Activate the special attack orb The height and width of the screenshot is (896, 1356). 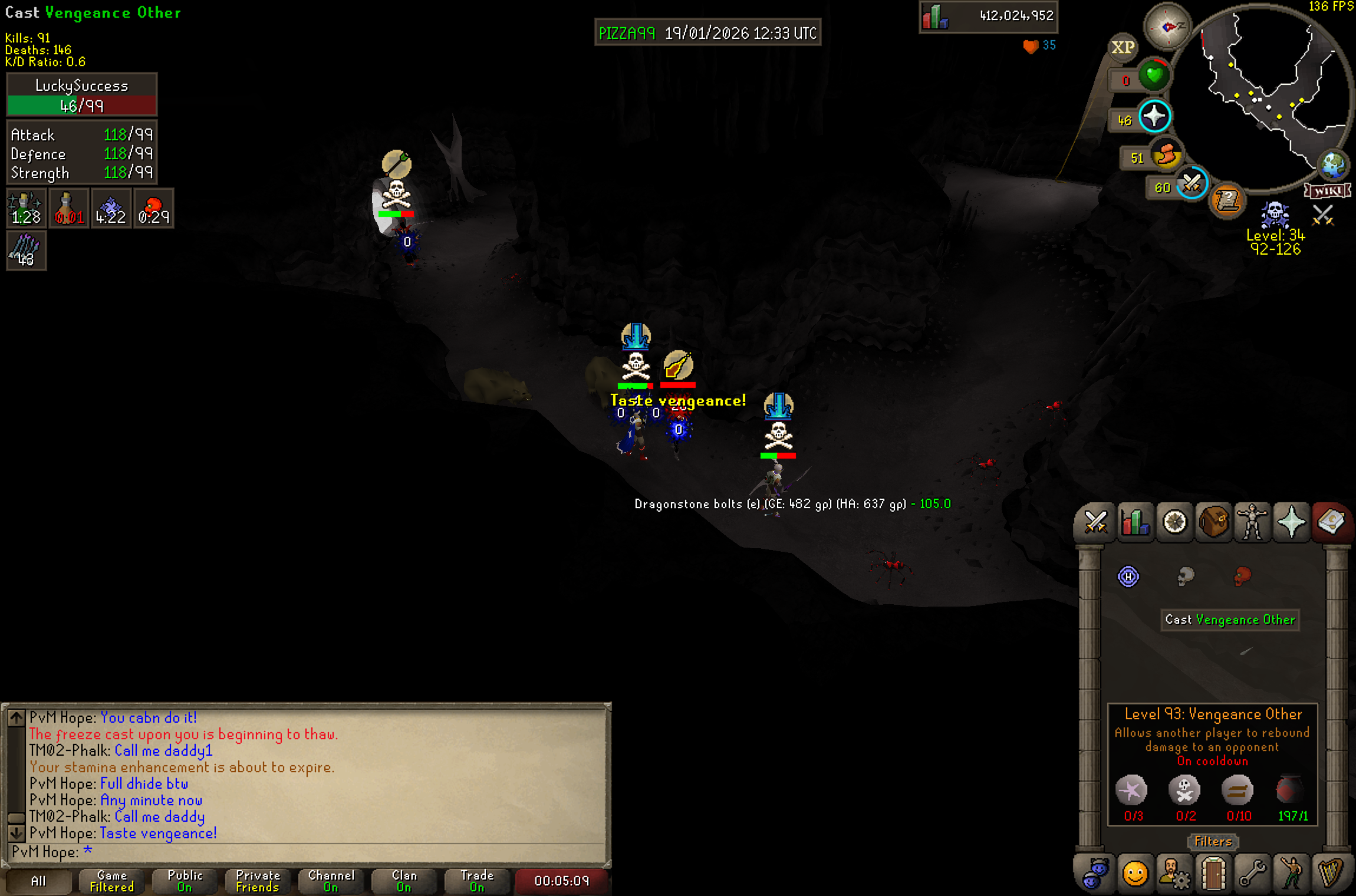tap(1192, 185)
